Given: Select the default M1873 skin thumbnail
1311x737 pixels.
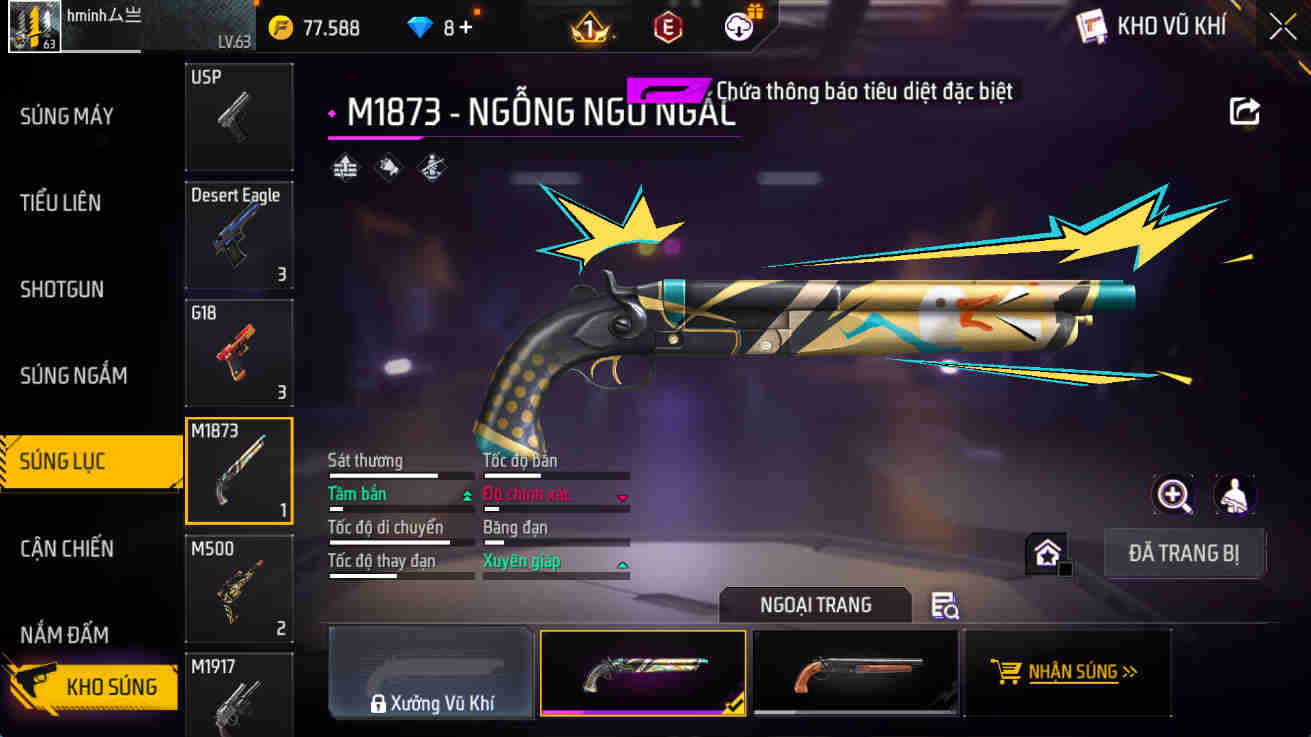Looking at the screenshot, I should point(855,672).
